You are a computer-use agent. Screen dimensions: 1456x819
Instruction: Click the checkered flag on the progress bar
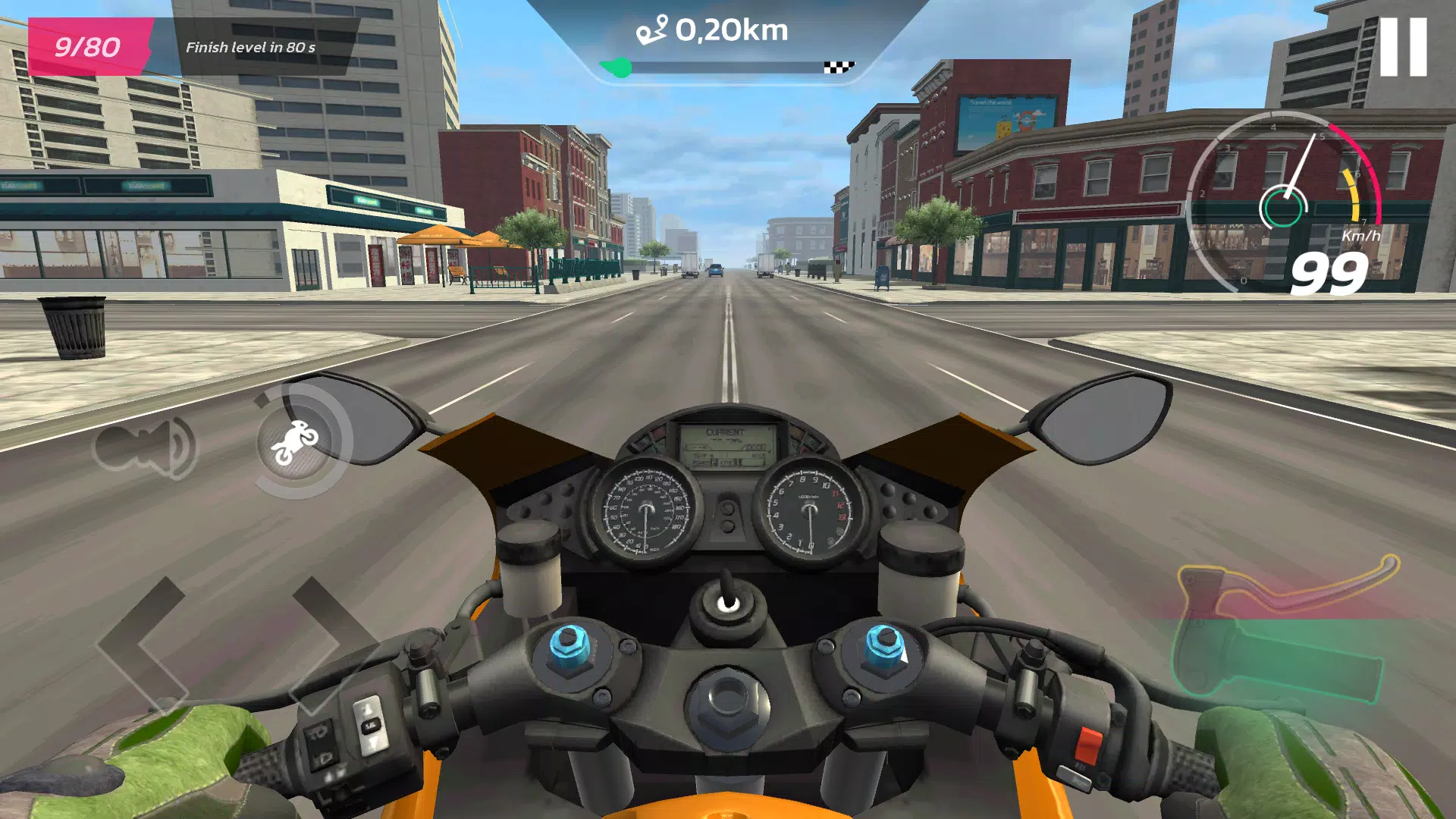pos(839,67)
